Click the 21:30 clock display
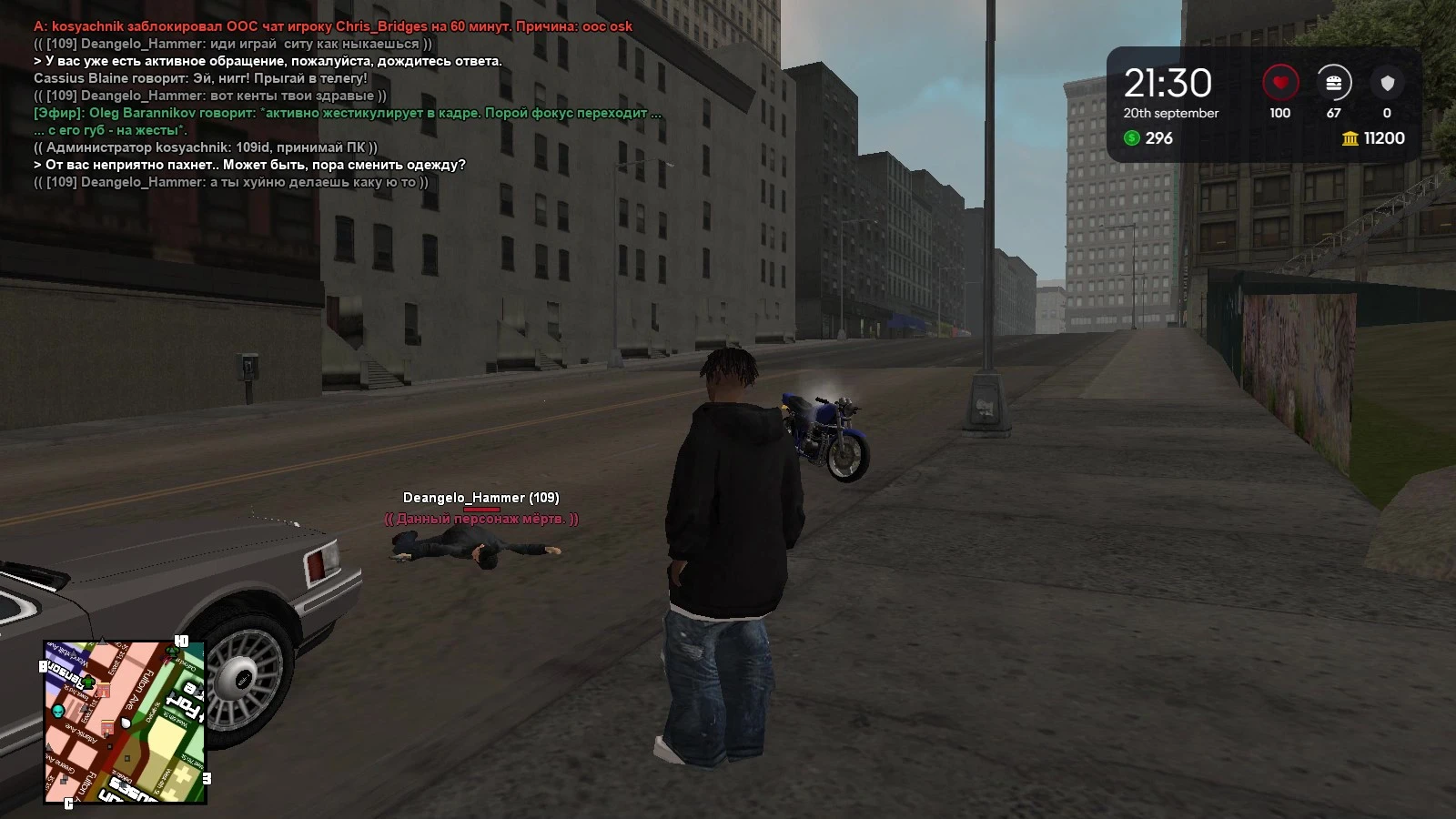Screen dimensions: 1456x819 point(1168,82)
